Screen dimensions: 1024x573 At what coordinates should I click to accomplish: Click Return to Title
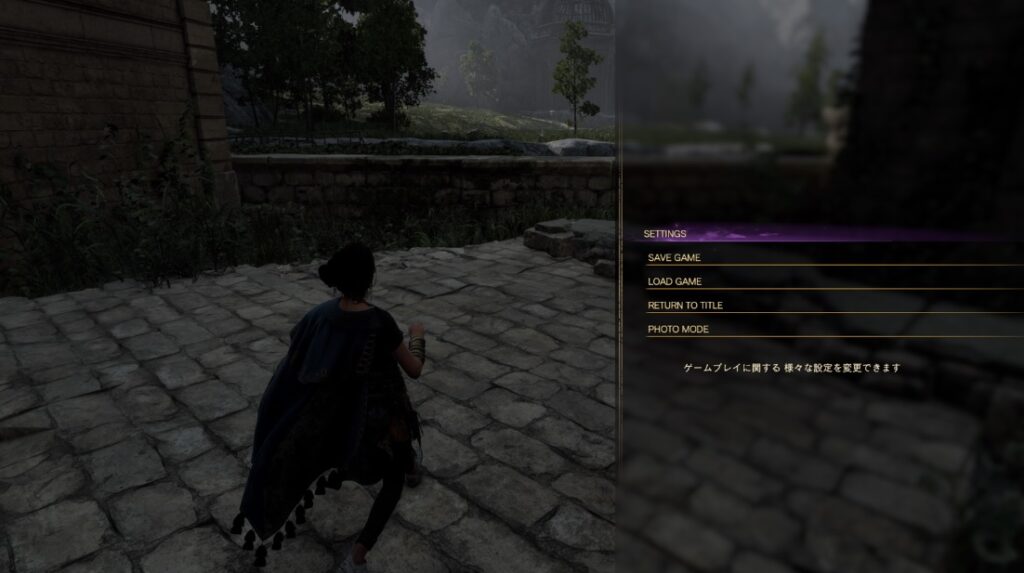pyautogui.click(x=685, y=306)
